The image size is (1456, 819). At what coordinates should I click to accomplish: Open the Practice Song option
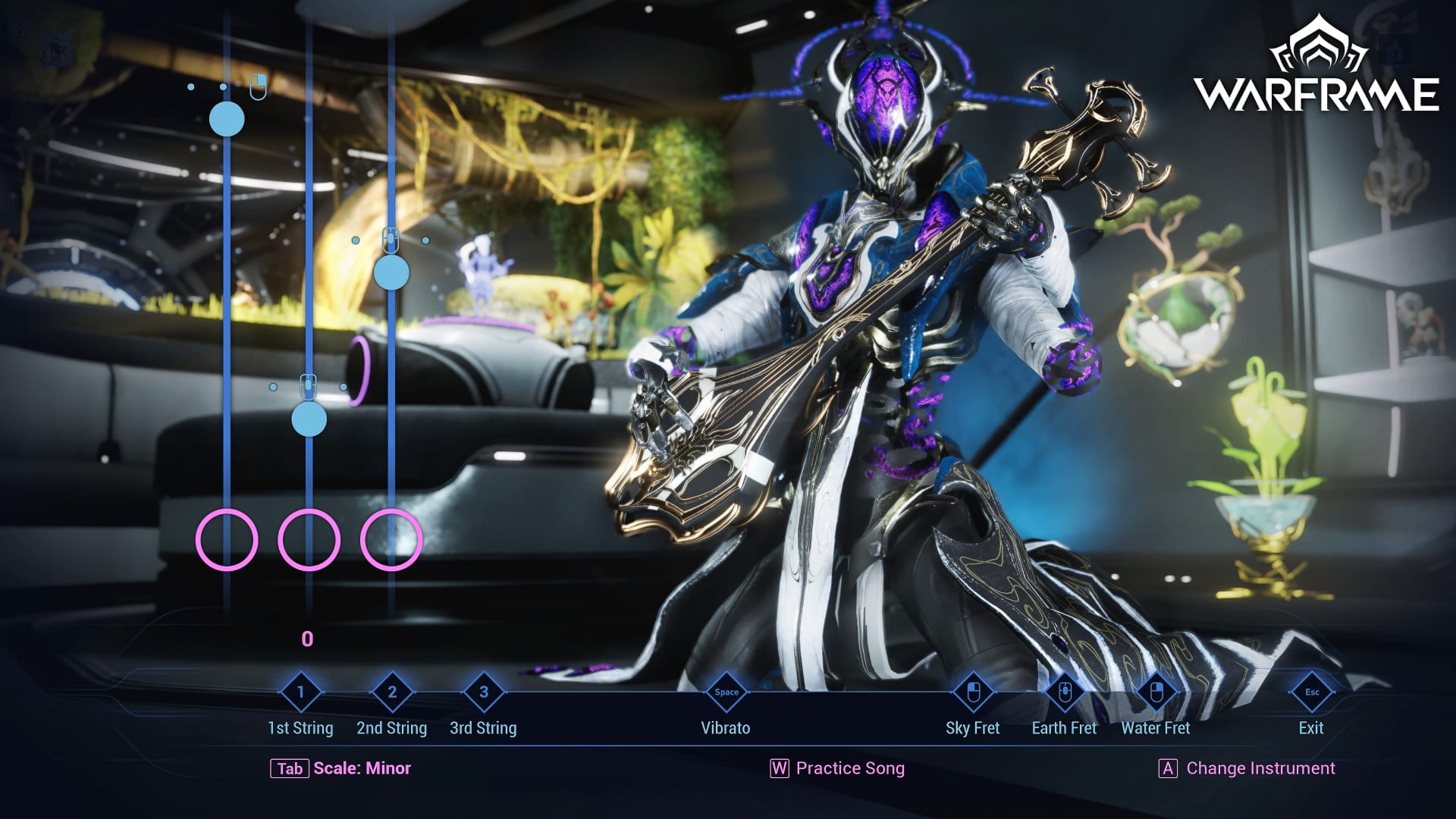(838, 768)
